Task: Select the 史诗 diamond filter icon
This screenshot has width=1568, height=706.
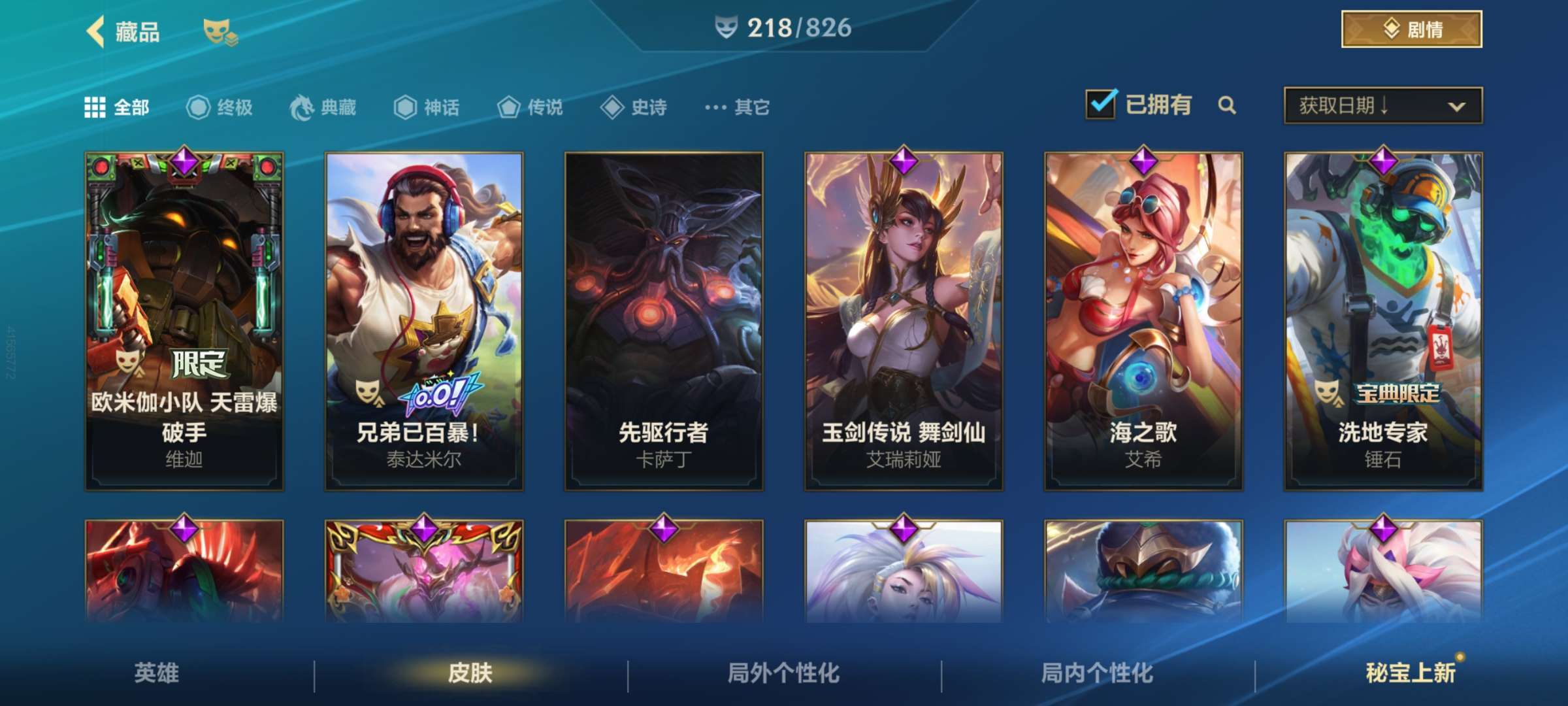Action: [x=612, y=108]
